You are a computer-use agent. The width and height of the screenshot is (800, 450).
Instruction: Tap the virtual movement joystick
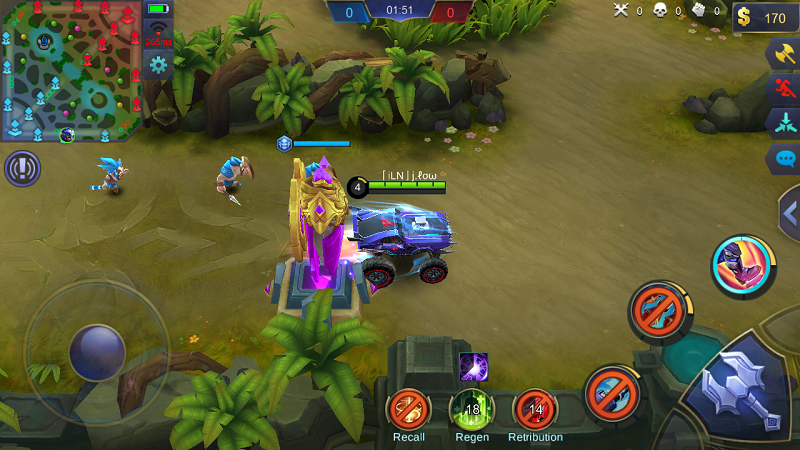point(97,352)
